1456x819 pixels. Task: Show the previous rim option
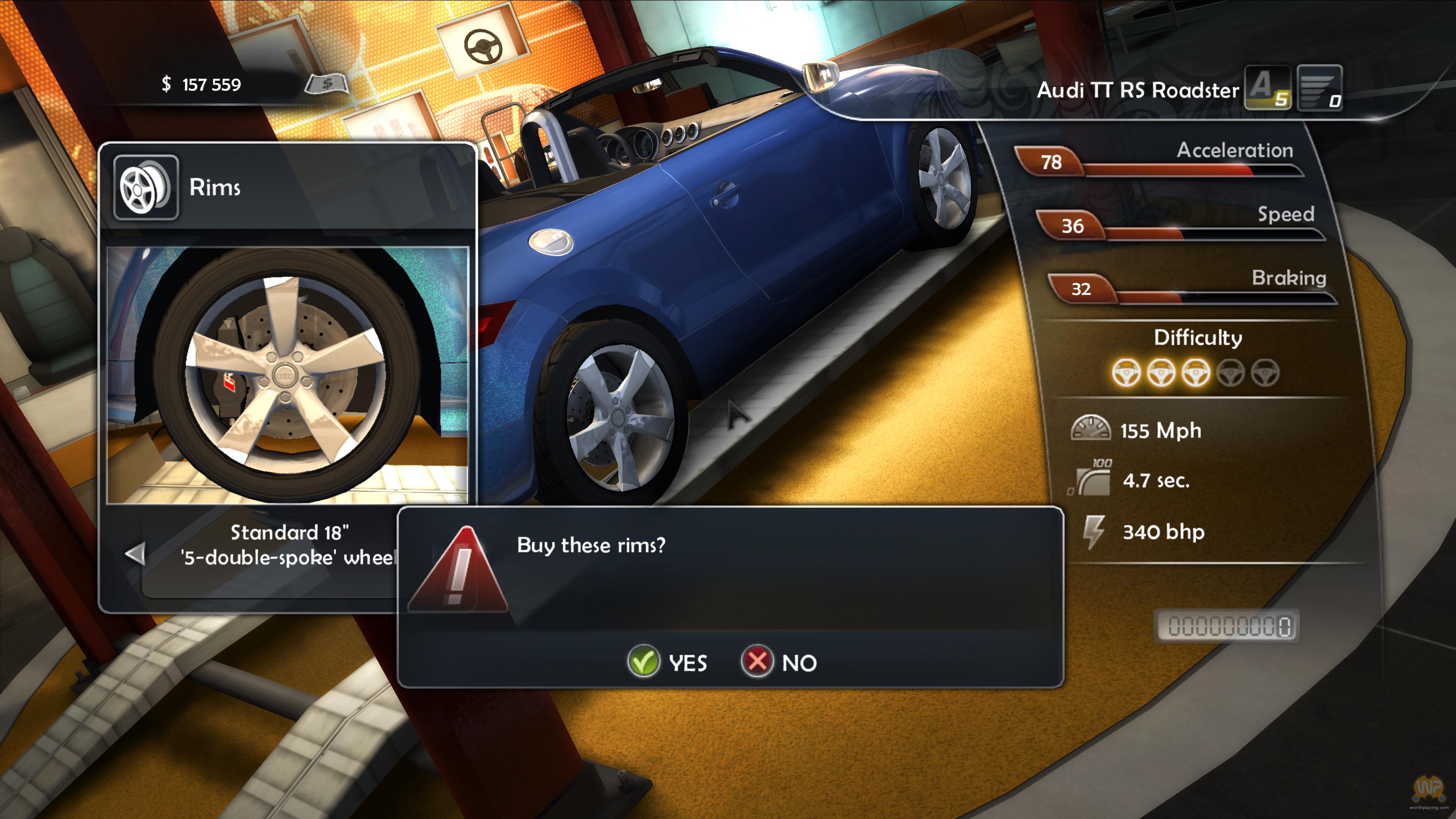[135, 554]
